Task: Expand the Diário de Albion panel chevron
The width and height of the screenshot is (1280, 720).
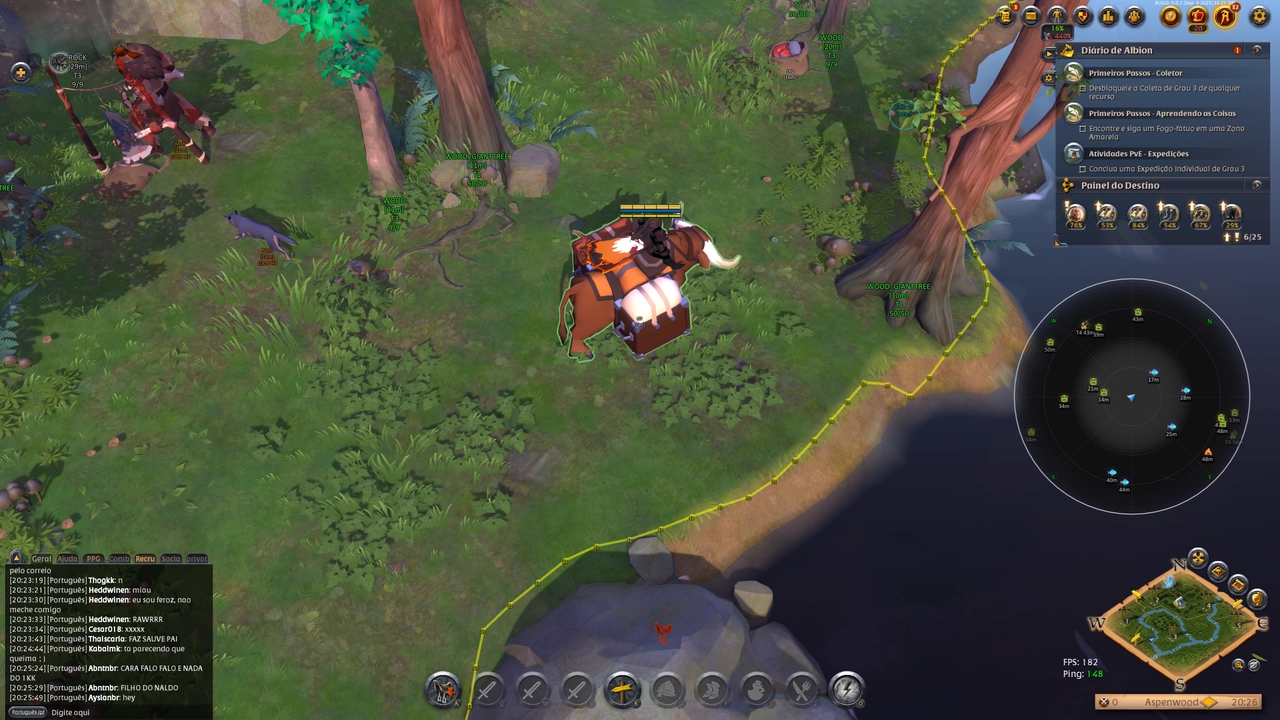Action: click(x=1257, y=50)
